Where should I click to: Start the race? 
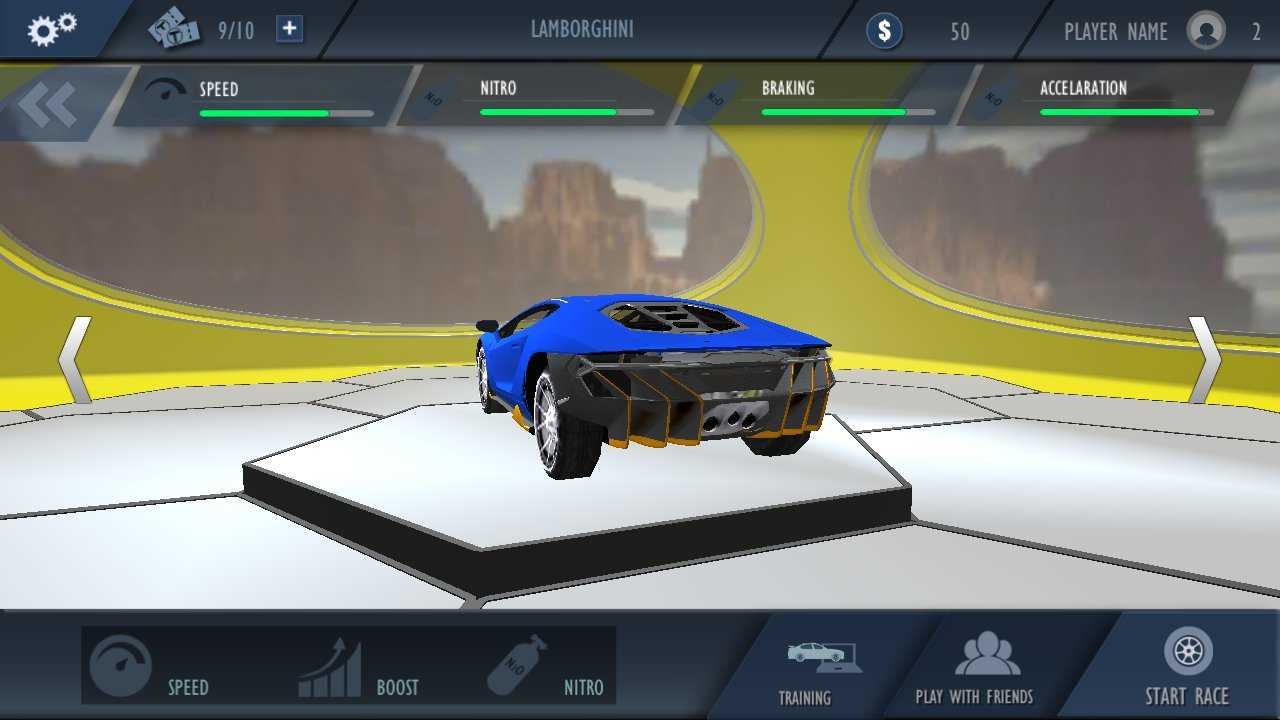coord(1187,666)
